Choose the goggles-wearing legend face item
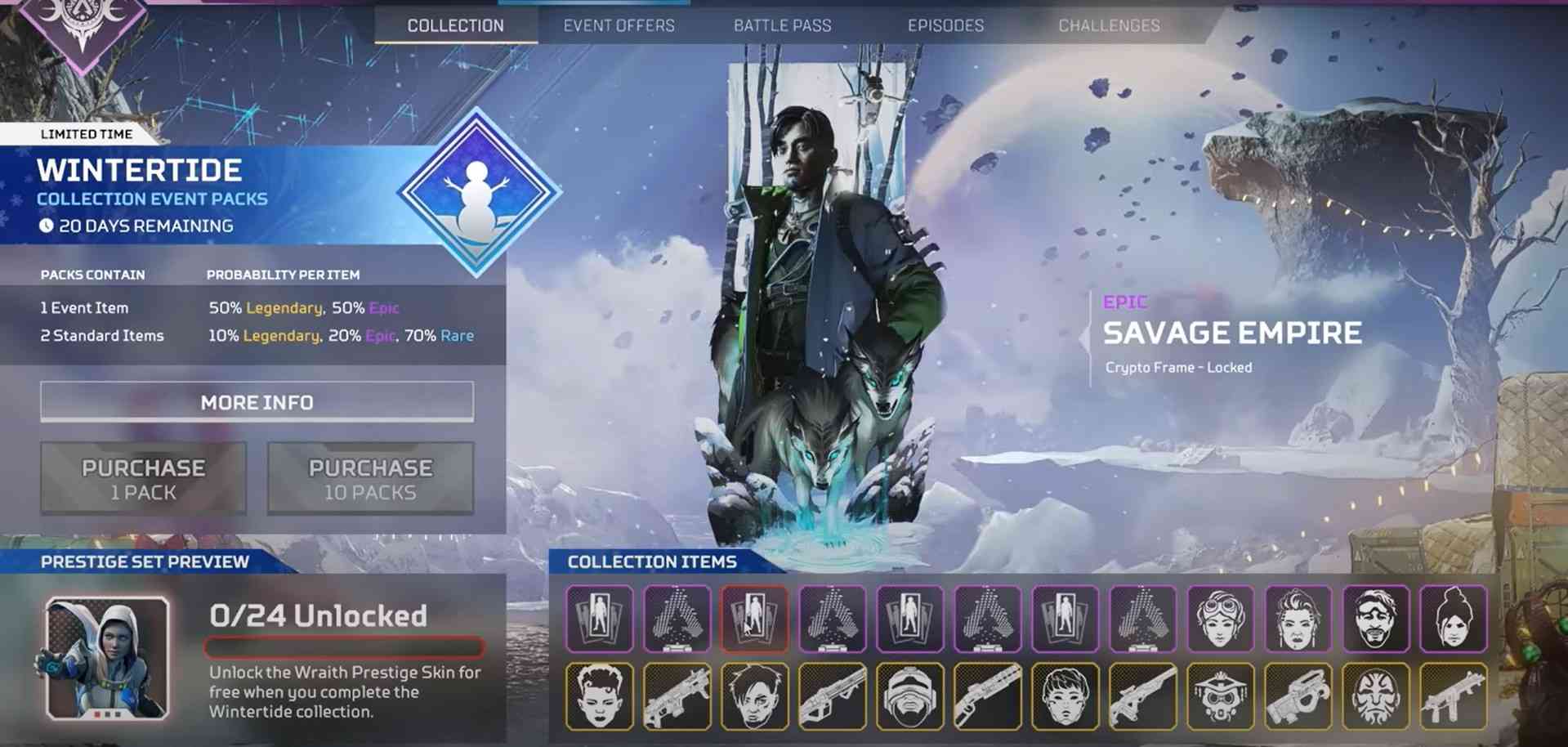 coord(1220,619)
